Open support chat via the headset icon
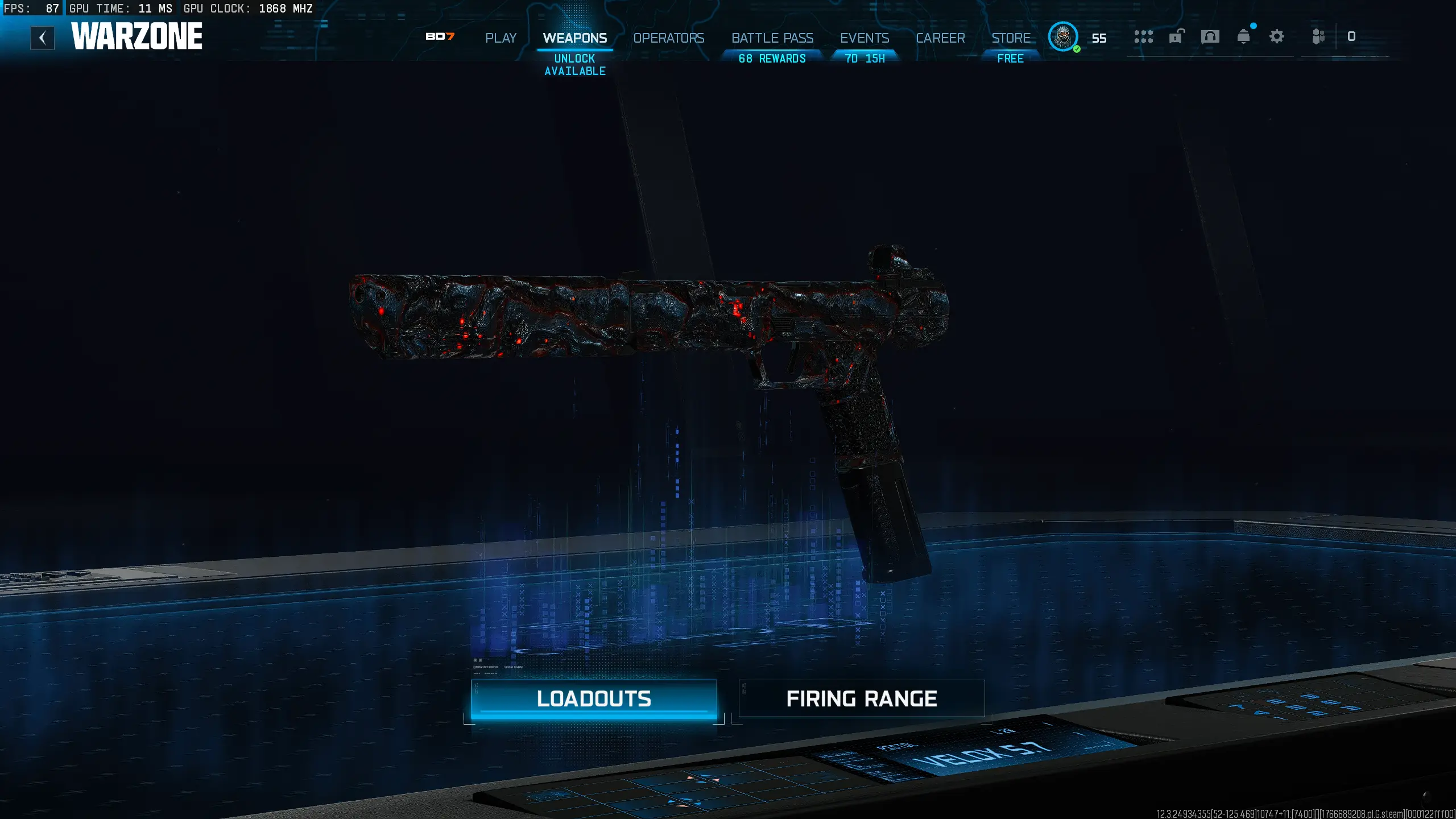The height and width of the screenshot is (819, 1456). [x=1210, y=36]
